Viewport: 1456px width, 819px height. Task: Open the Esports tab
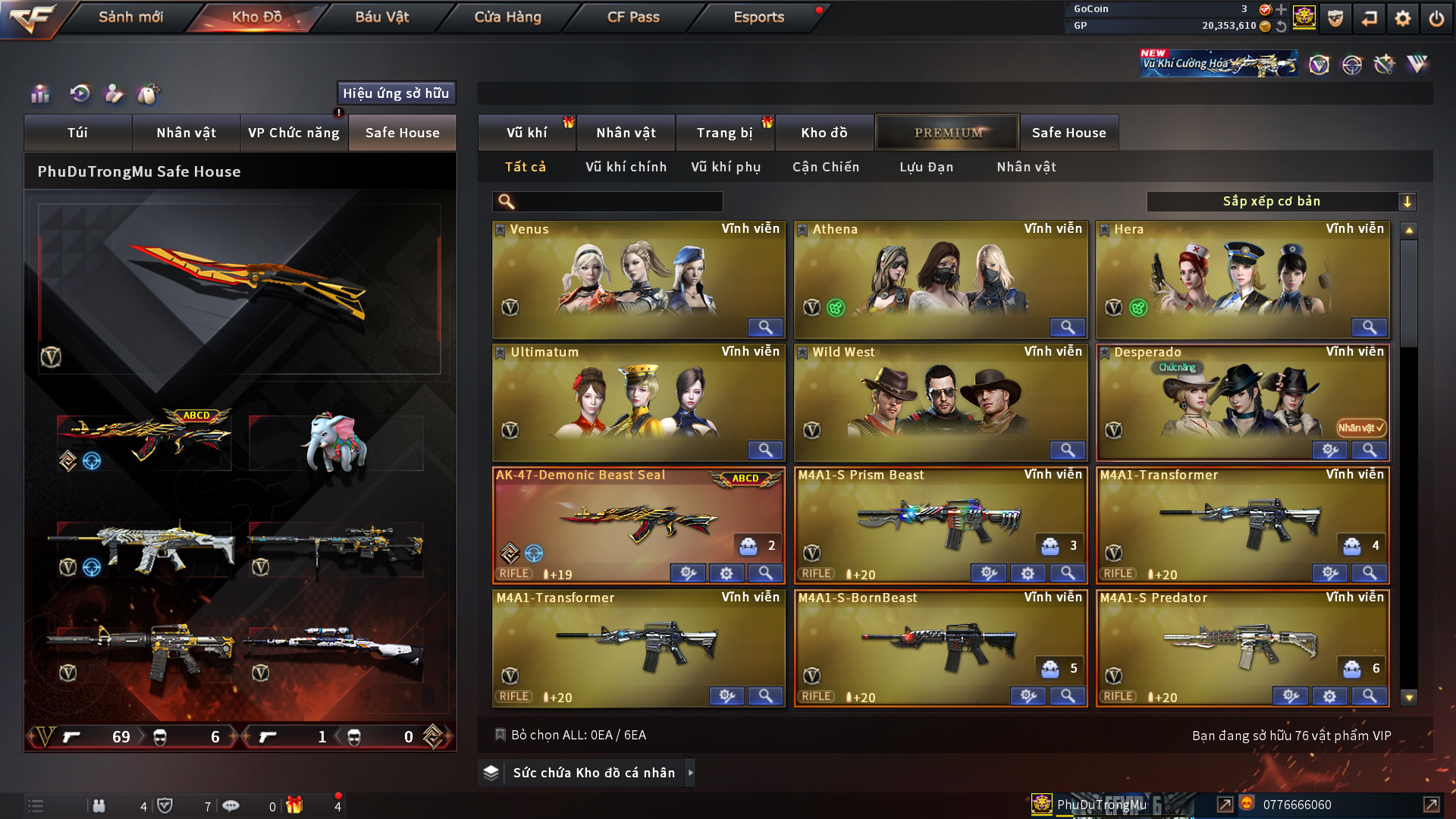point(758,17)
